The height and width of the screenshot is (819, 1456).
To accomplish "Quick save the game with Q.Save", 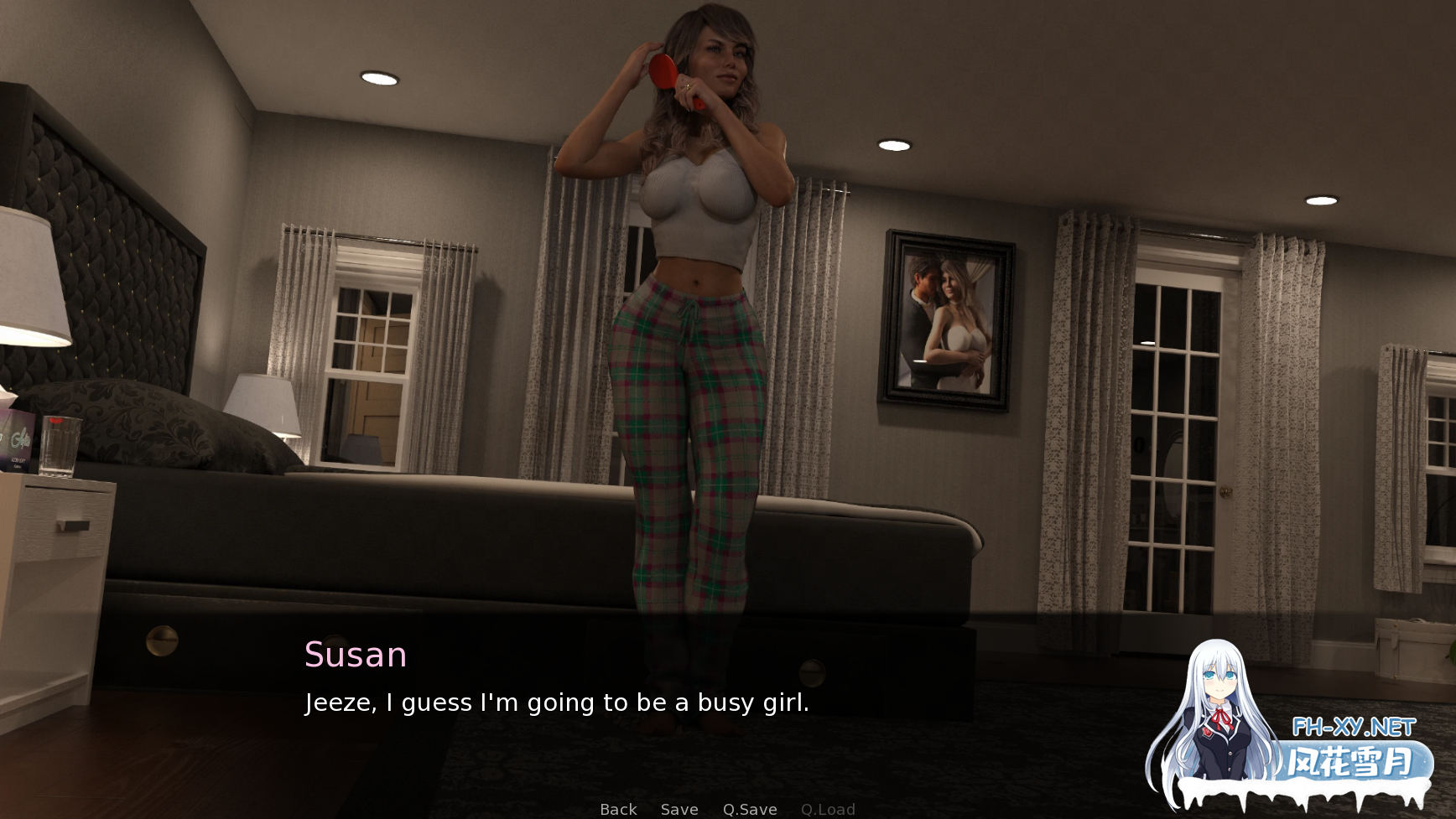I will pos(751,809).
